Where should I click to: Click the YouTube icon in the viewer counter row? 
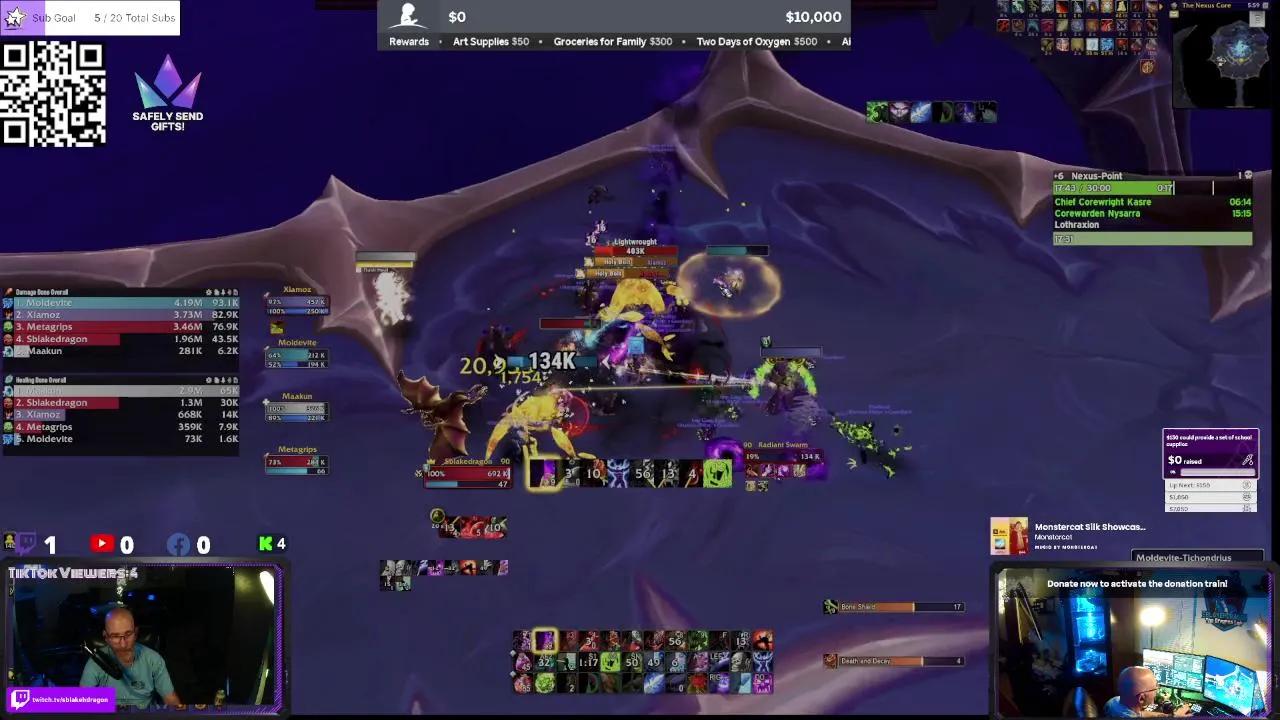[x=103, y=544]
